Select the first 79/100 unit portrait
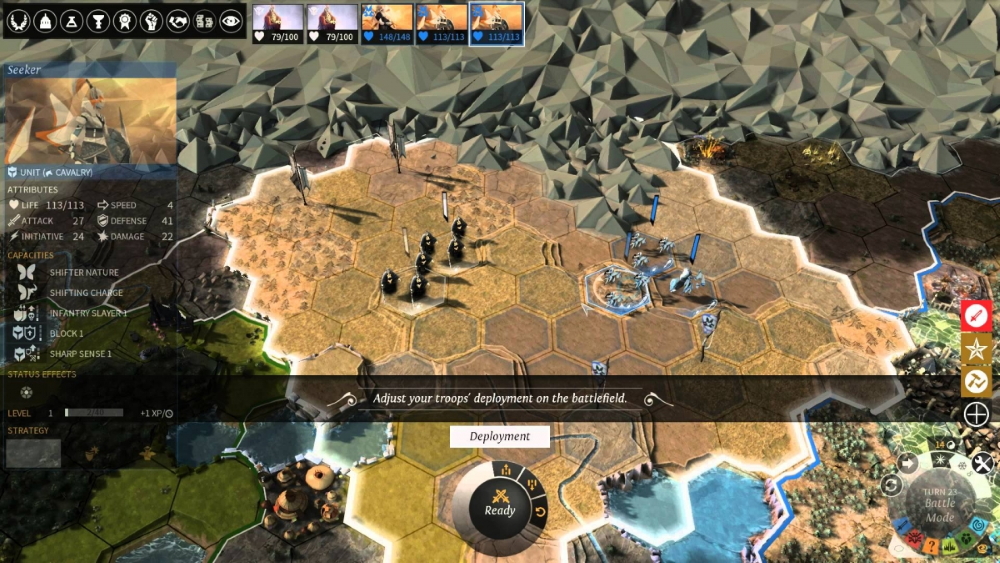This screenshot has width=1000, height=563. click(277, 24)
